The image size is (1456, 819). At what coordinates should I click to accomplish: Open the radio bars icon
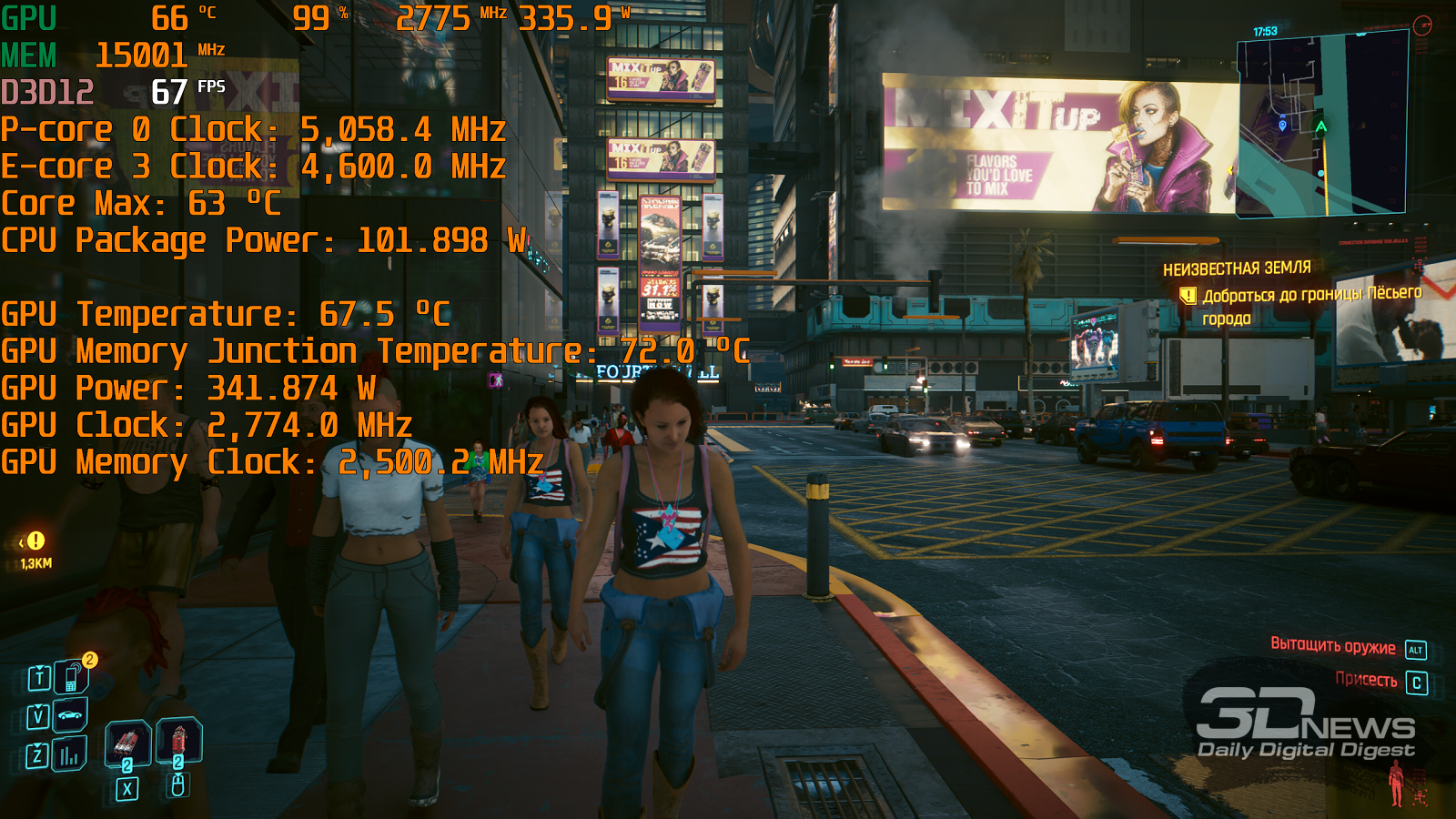tap(69, 754)
